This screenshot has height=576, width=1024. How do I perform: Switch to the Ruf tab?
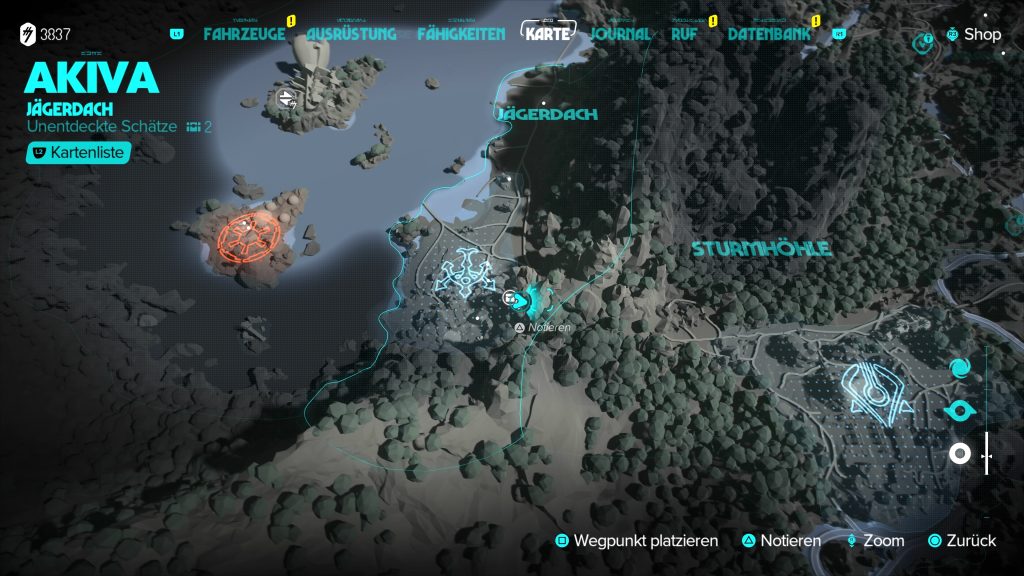[685, 34]
